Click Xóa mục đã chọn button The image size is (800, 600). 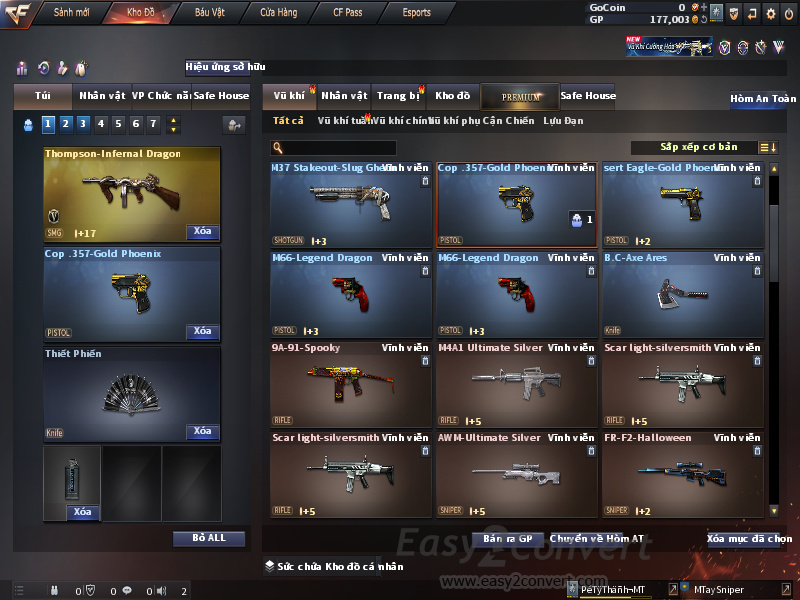pyautogui.click(x=748, y=539)
